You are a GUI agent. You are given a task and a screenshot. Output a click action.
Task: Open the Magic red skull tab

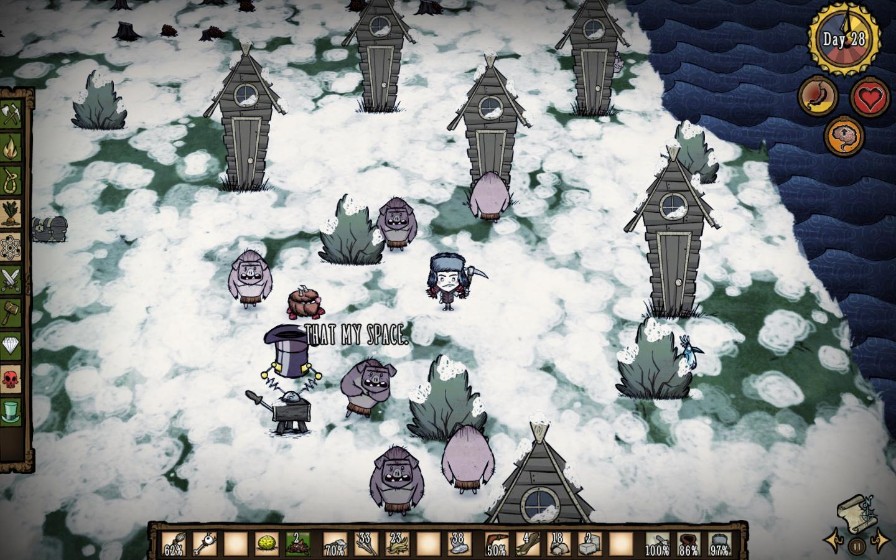[x=11, y=379]
